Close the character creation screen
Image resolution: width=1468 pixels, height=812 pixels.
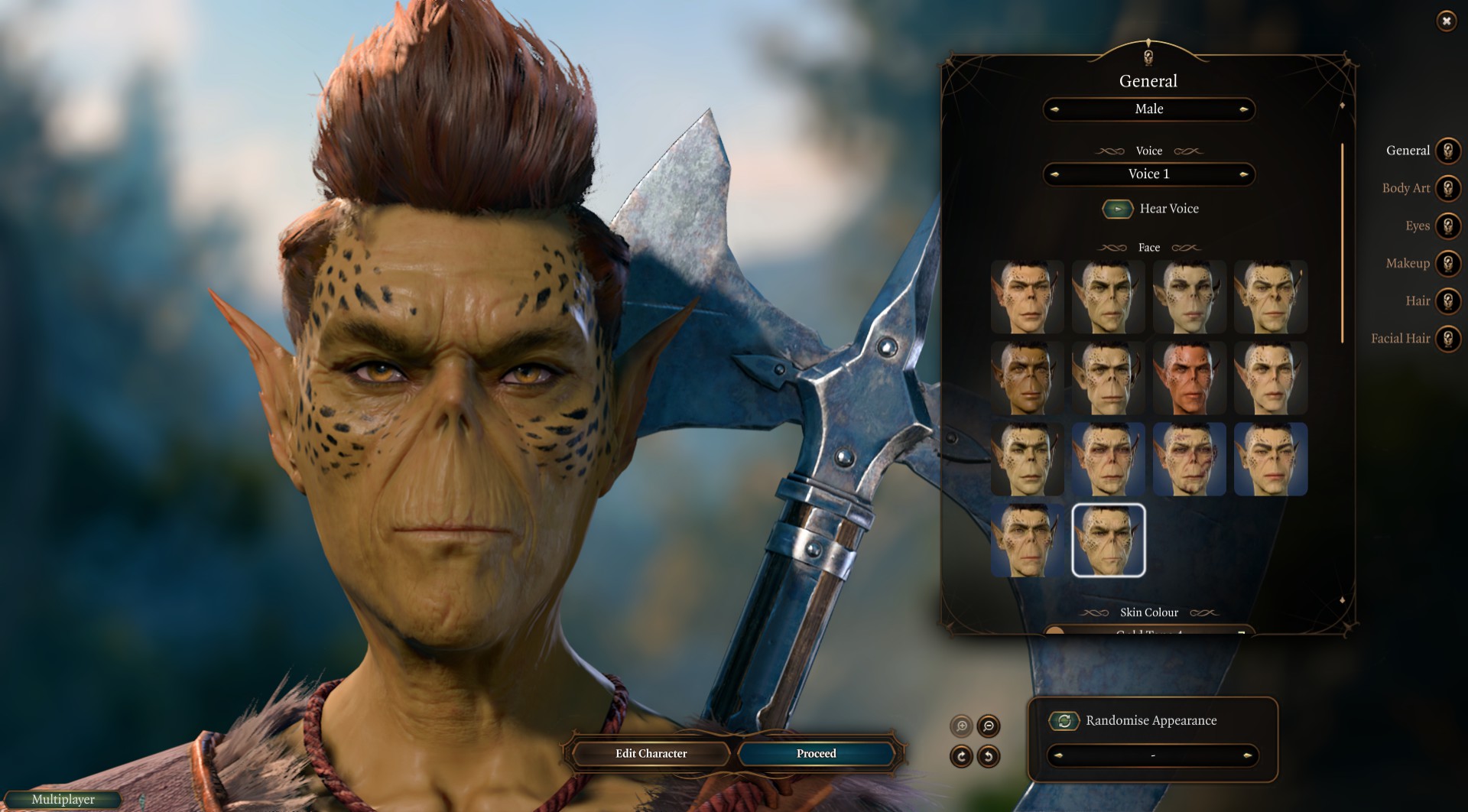[x=1446, y=21]
